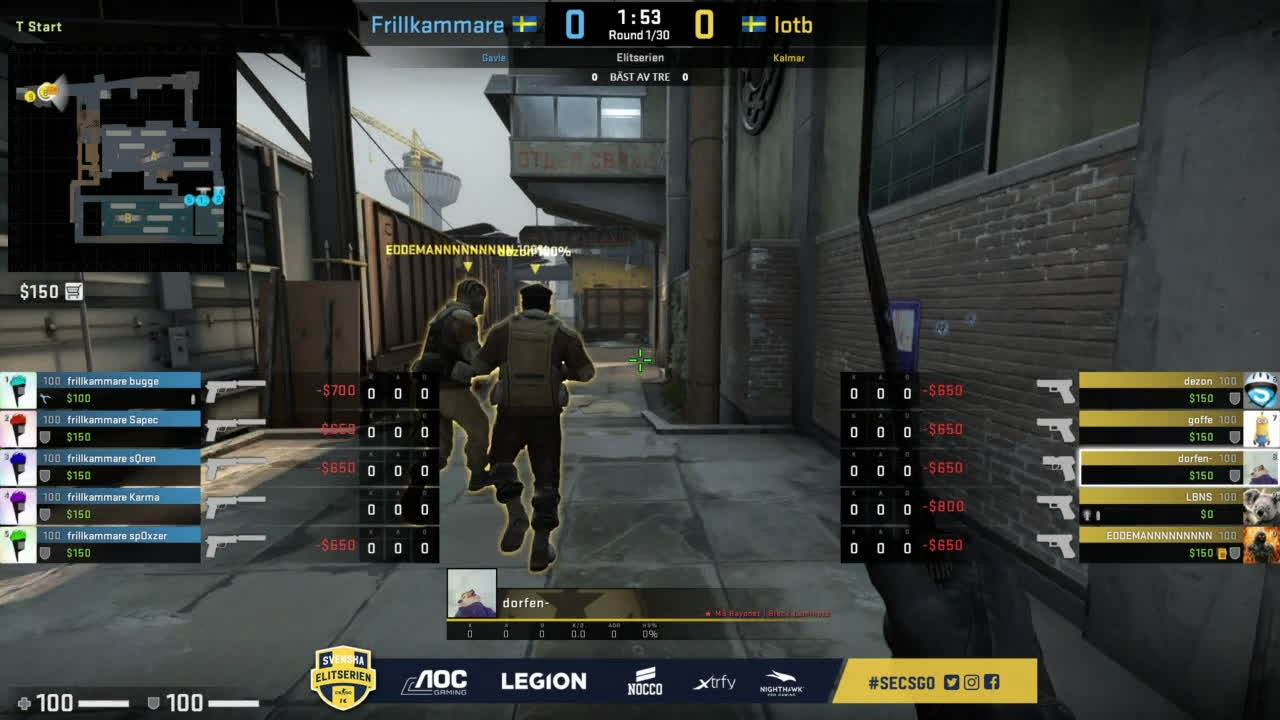The height and width of the screenshot is (720, 1280).
Task: Select the Frillkammare team name
Action: pyautogui.click(x=440, y=25)
